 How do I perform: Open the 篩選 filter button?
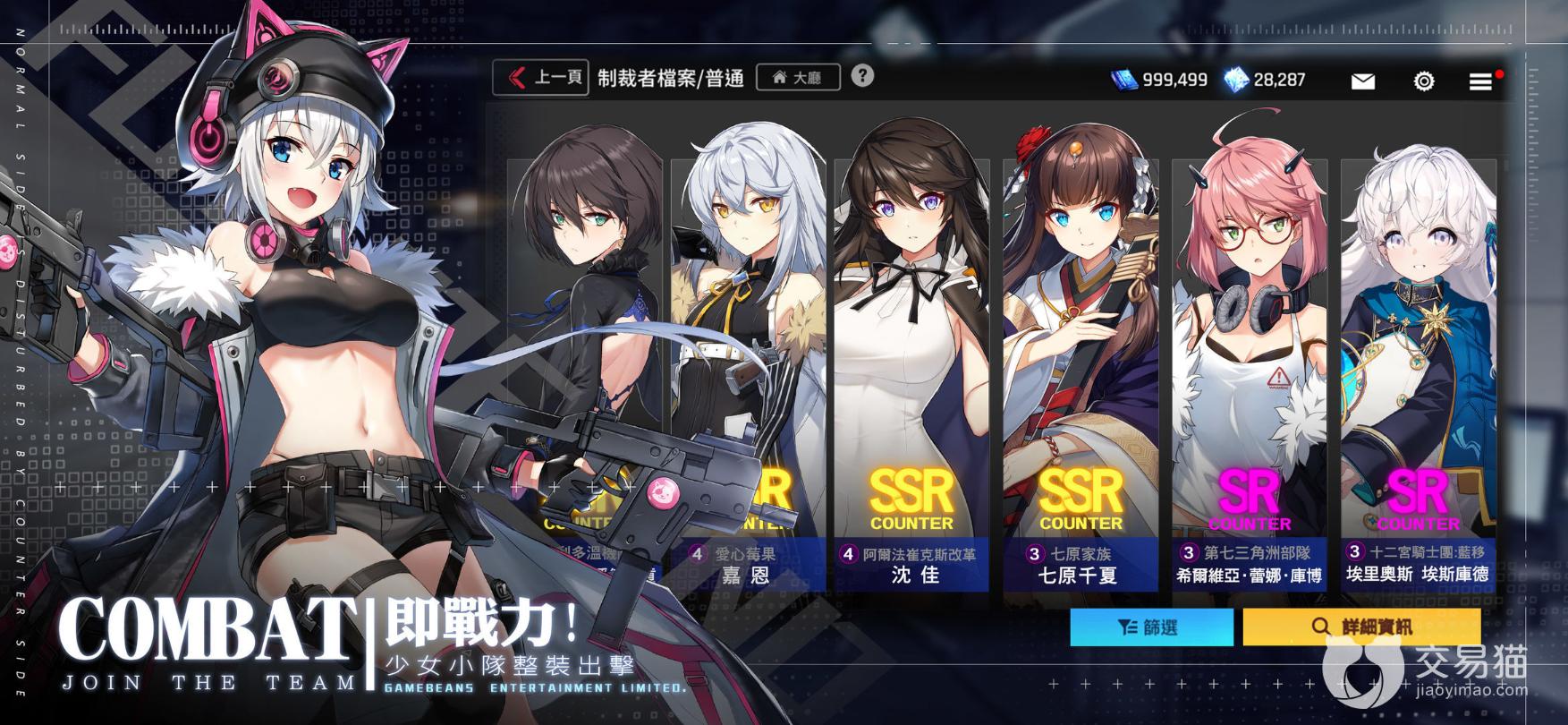1151,627
